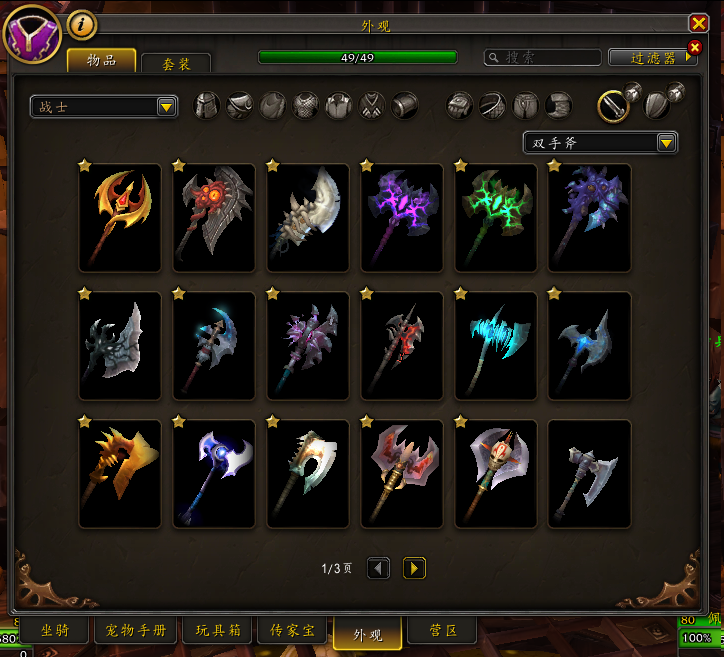Screen dimensions: 724x657
Task: Switch to the 套装 sets tab
Action: tap(176, 62)
